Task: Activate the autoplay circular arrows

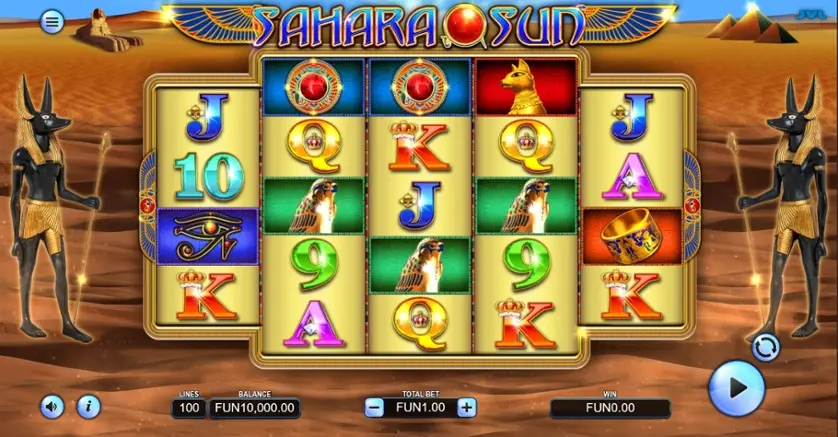Action: pyautogui.click(x=765, y=347)
